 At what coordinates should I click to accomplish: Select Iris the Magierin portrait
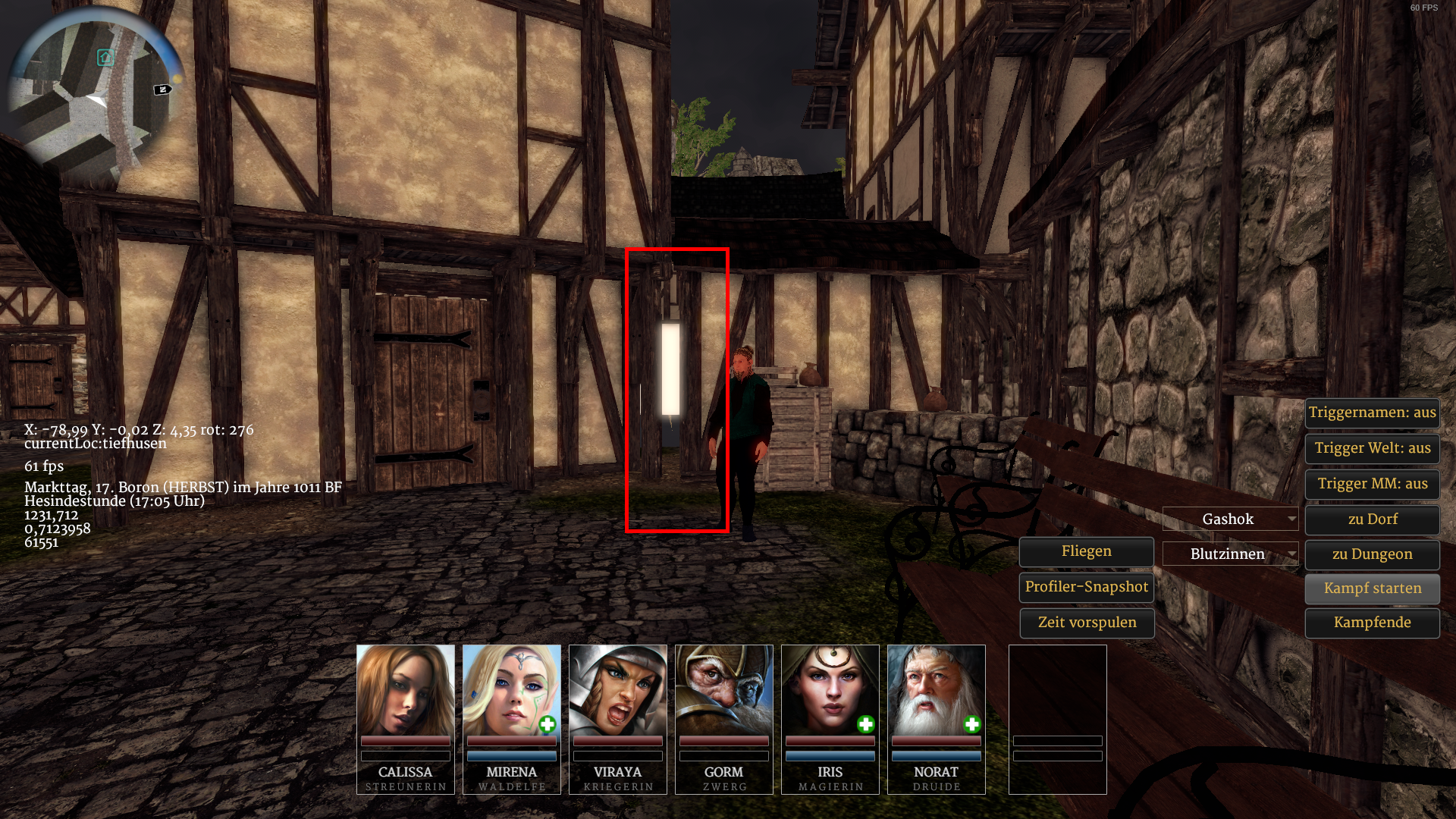click(x=830, y=690)
